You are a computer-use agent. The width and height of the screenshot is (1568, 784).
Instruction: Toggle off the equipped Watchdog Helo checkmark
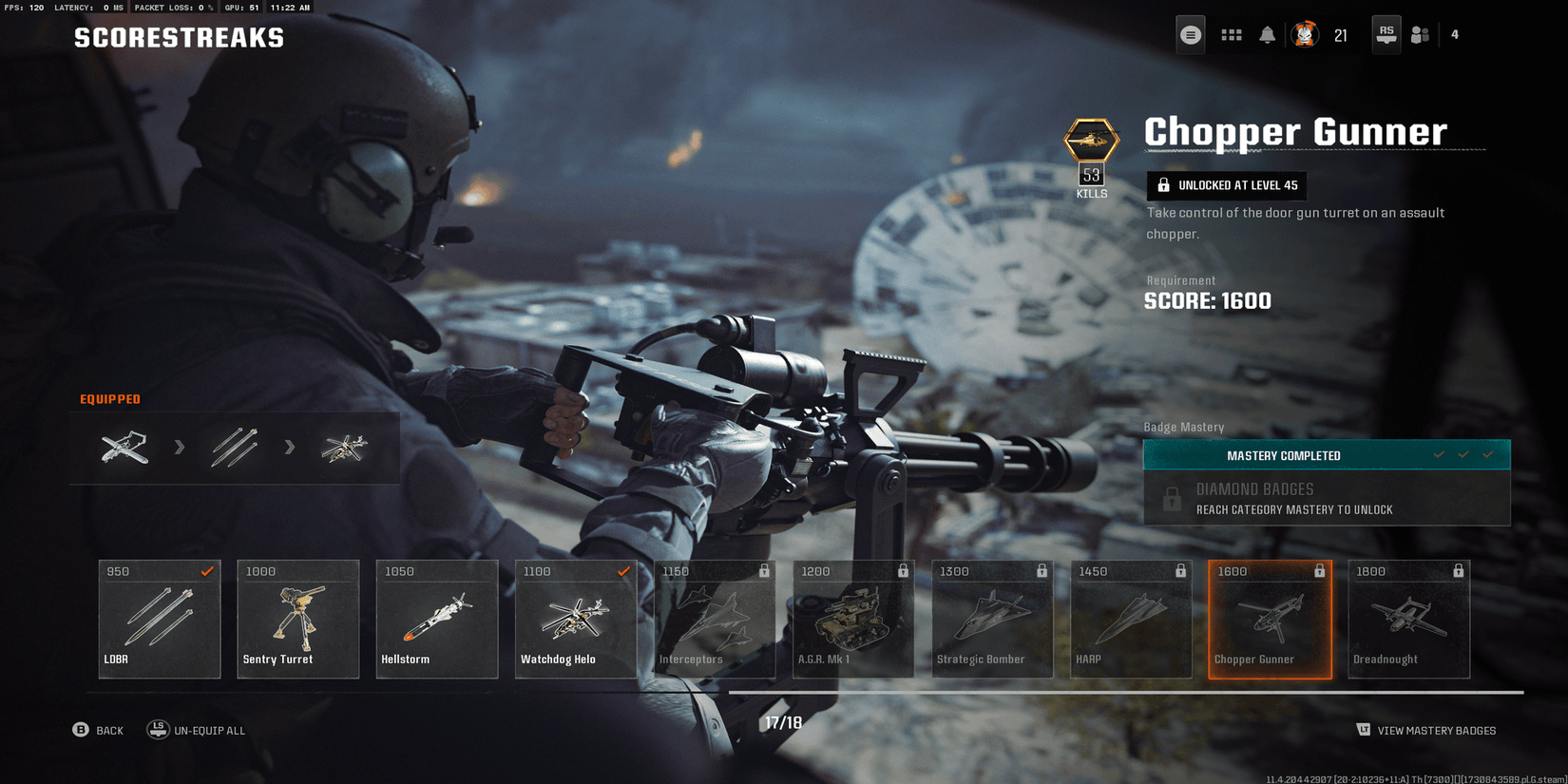623,571
